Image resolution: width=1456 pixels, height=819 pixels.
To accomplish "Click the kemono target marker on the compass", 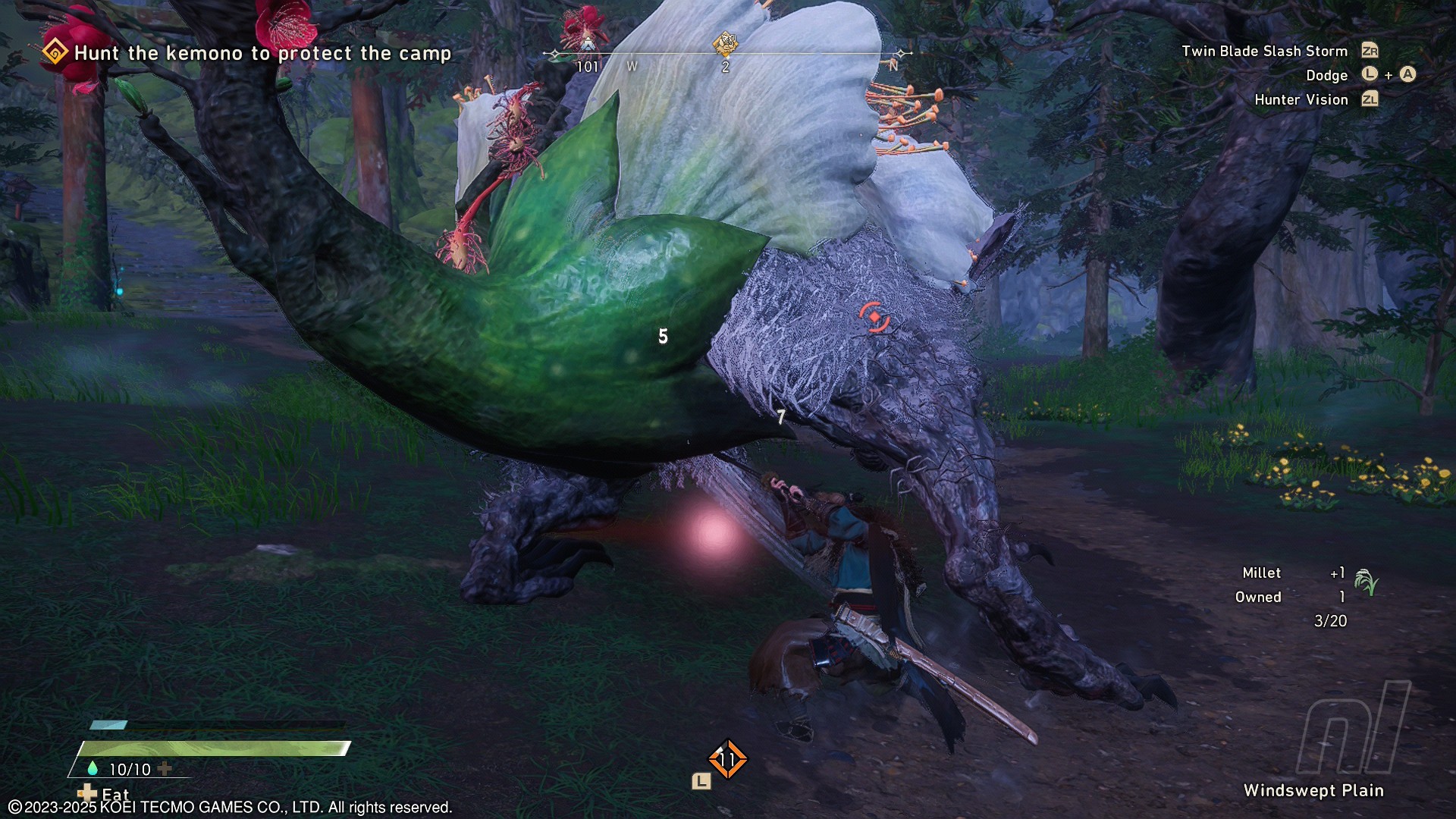I will tap(726, 44).
